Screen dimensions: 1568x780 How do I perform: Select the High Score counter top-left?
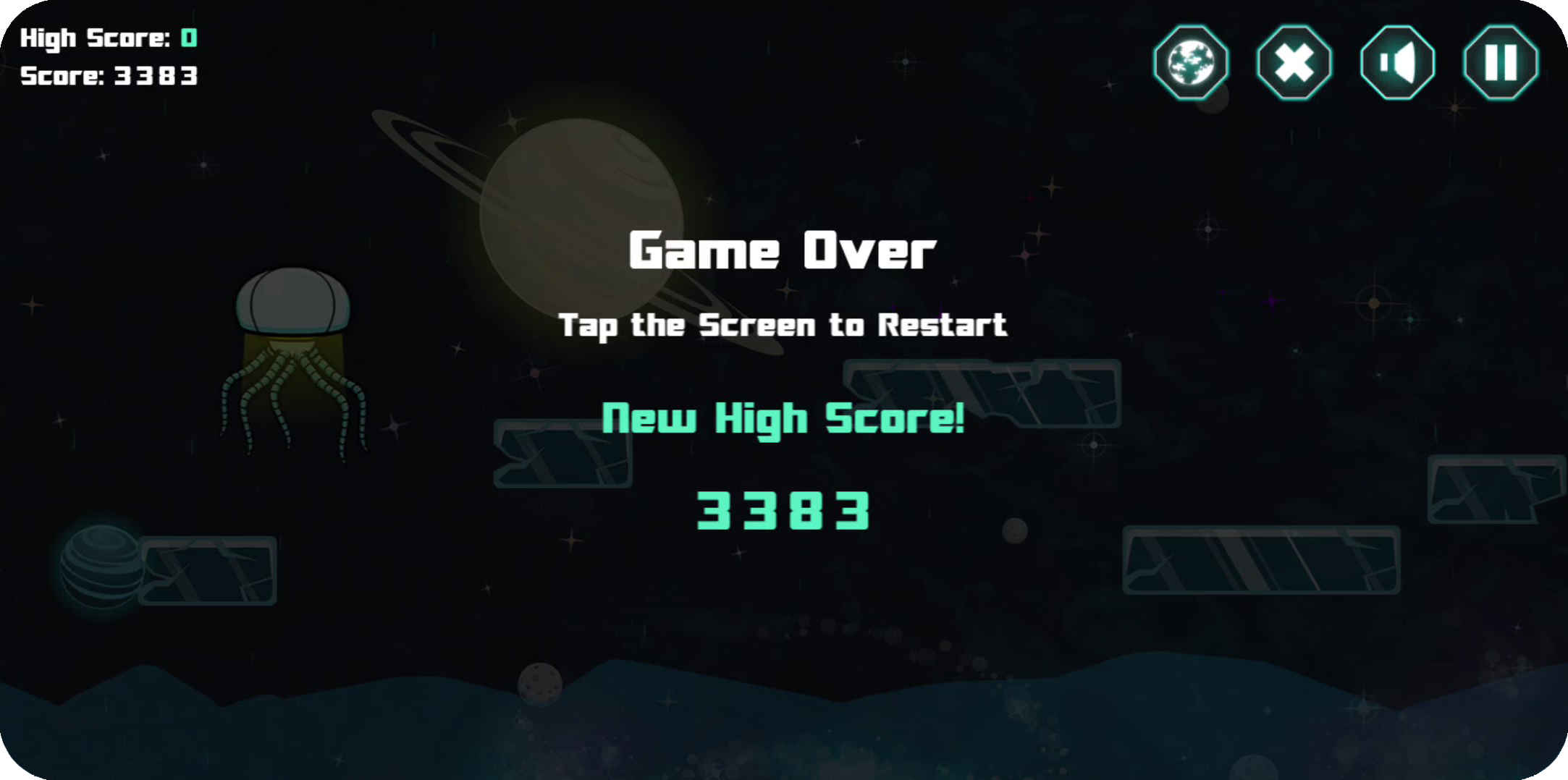coord(109,36)
